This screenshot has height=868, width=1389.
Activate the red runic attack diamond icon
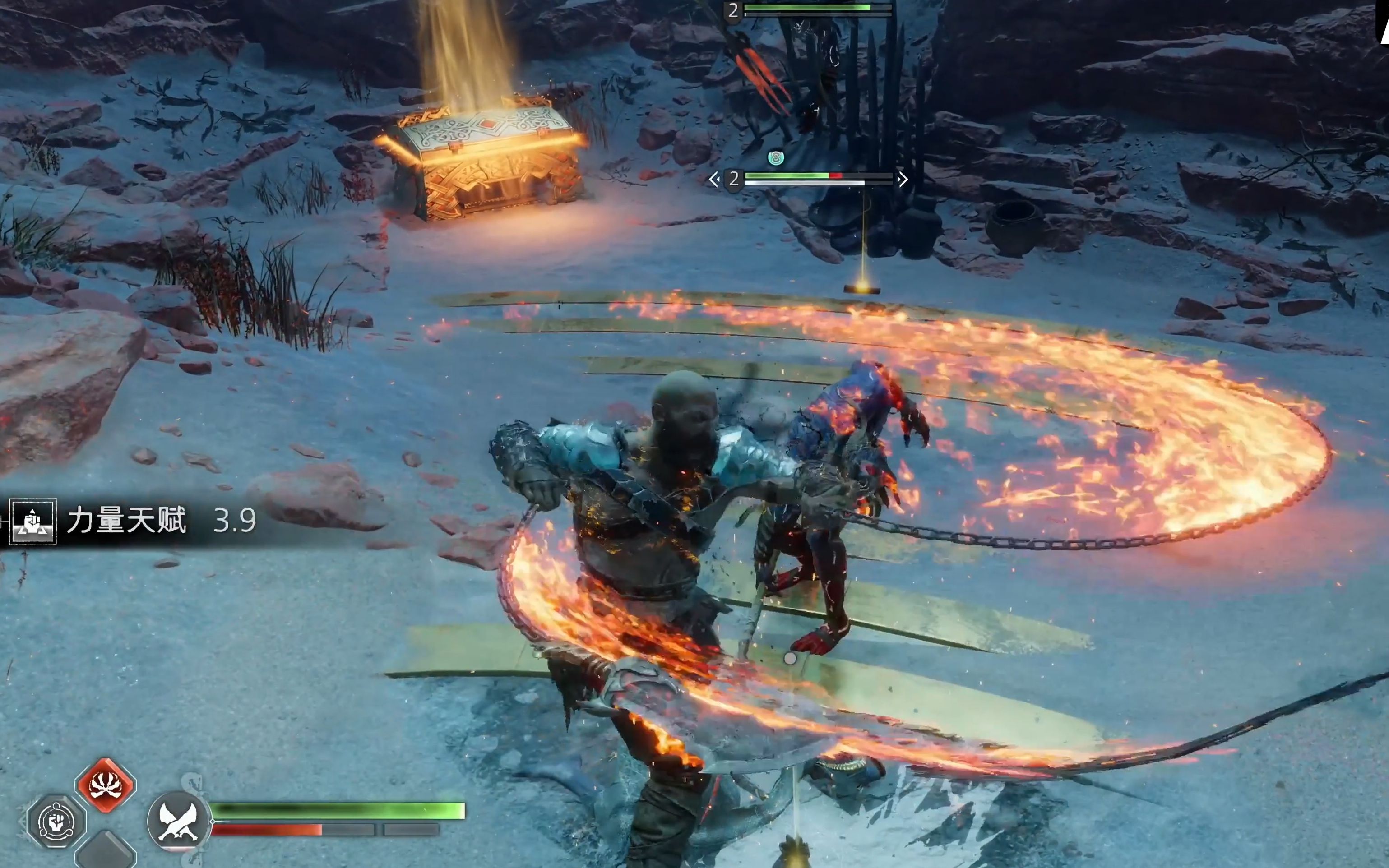[x=106, y=785]
